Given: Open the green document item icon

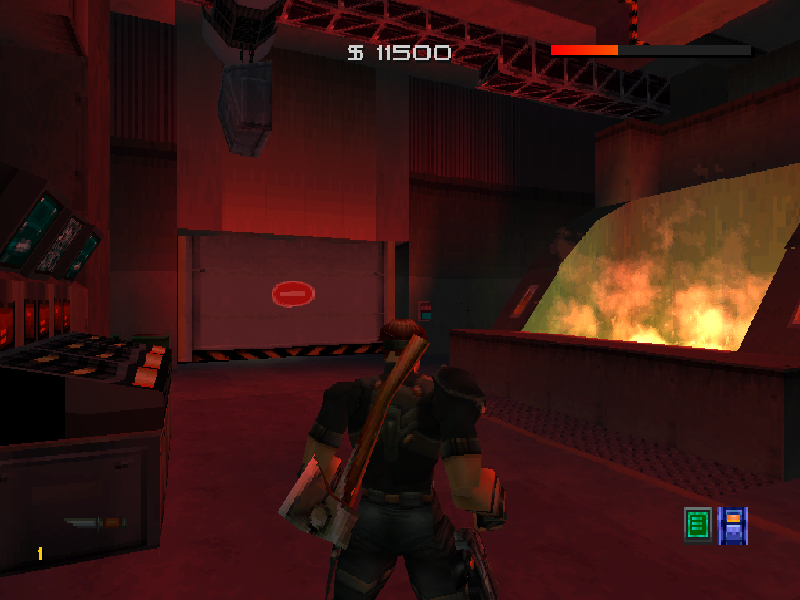Looking at the screenshot, I should point(698,525).
